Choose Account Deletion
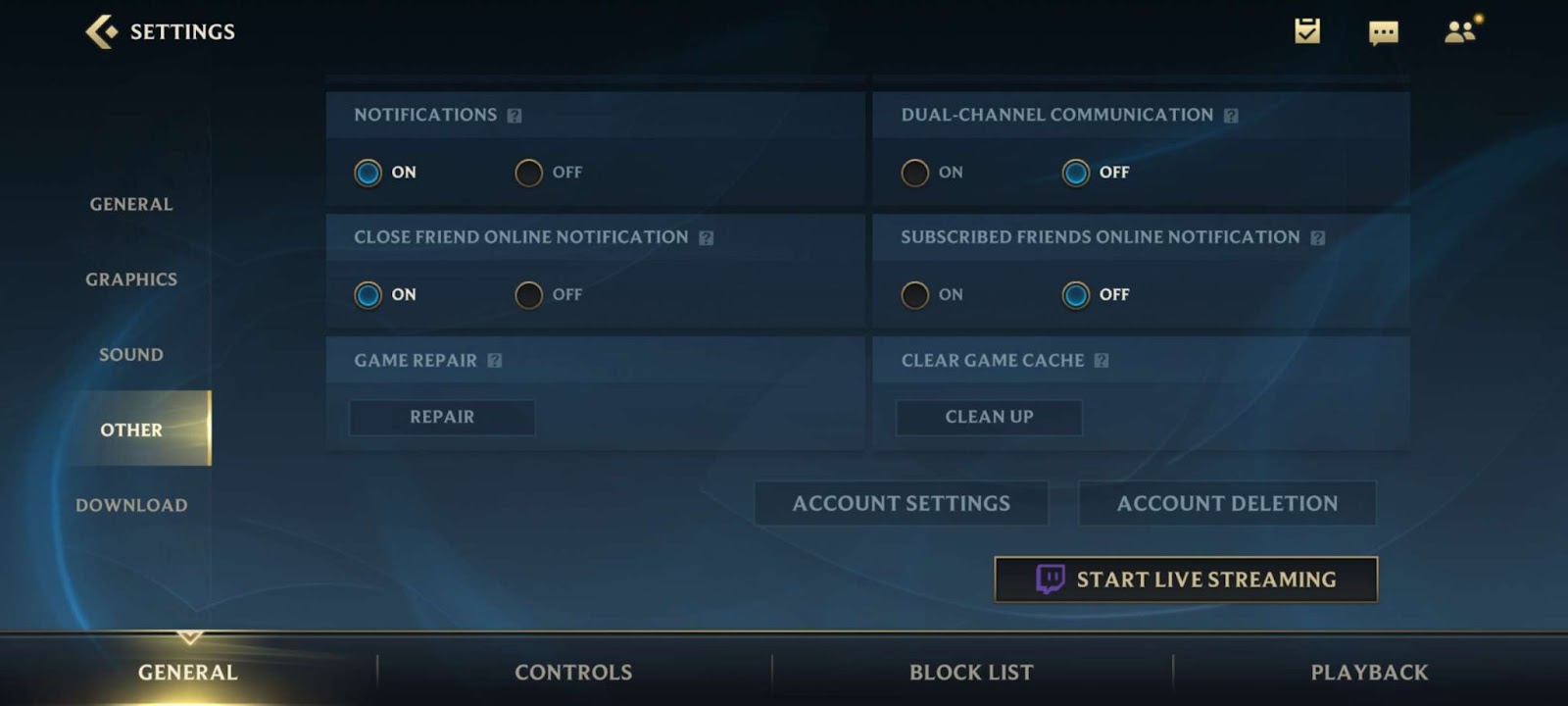The image size is (1568, 706). (x=1227, y=503)
